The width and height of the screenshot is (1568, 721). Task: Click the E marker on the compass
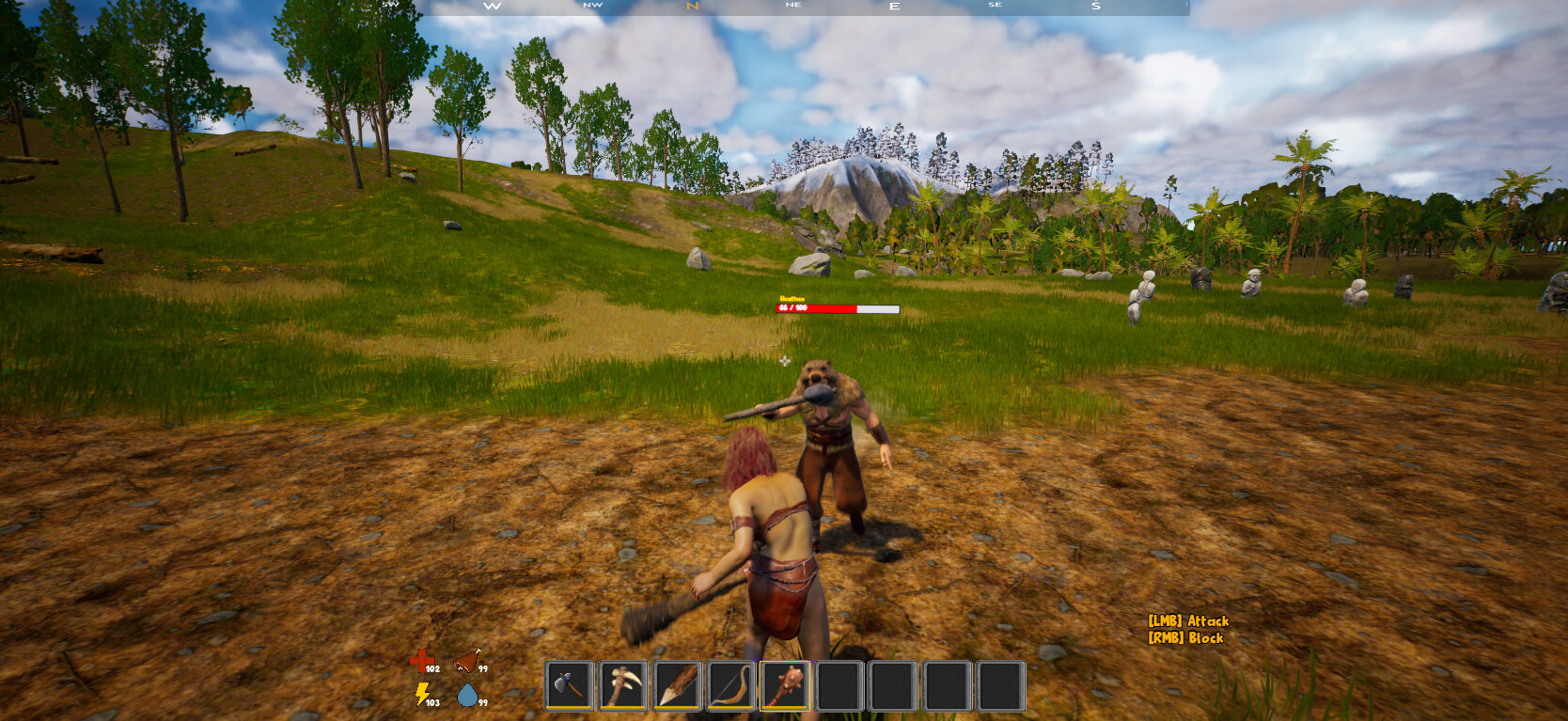pos(894,7)
